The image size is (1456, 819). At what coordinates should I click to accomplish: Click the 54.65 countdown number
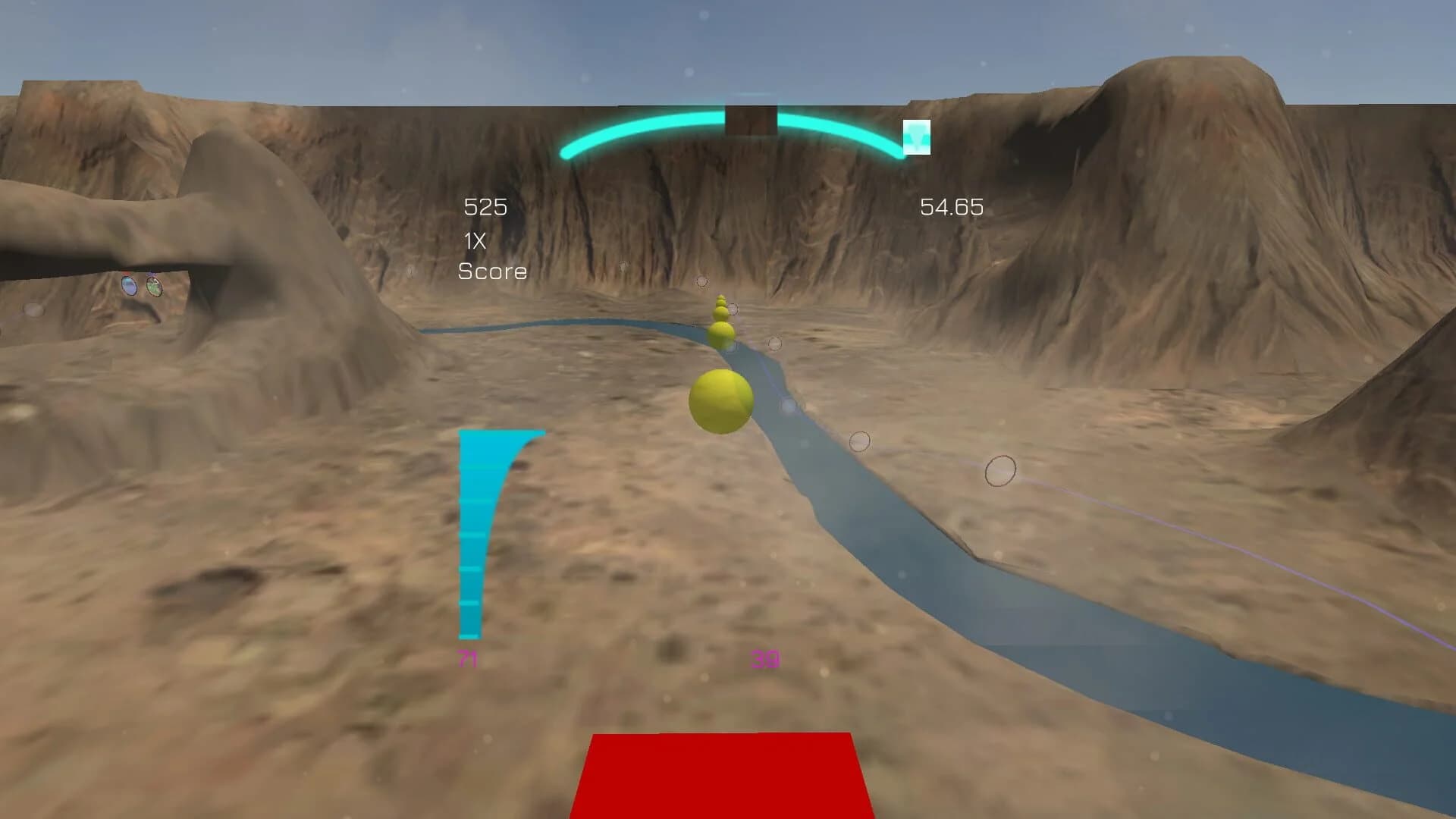(x=952, y=206)
